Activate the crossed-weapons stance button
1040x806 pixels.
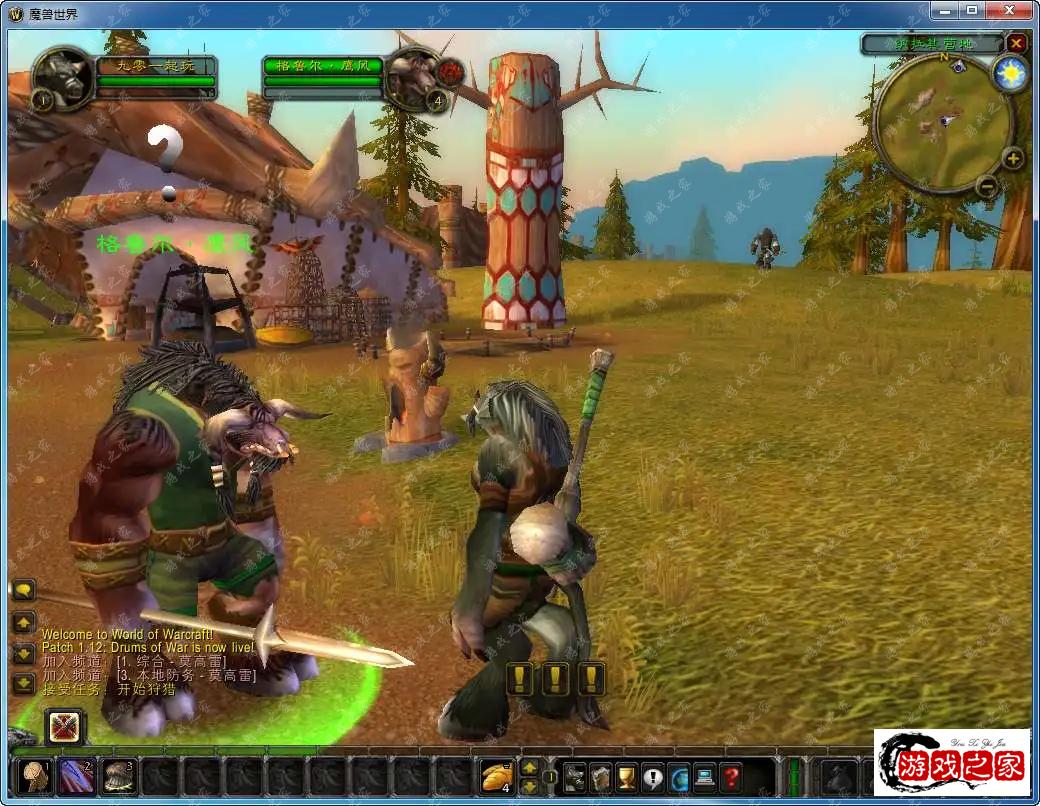tap(65, 726)
